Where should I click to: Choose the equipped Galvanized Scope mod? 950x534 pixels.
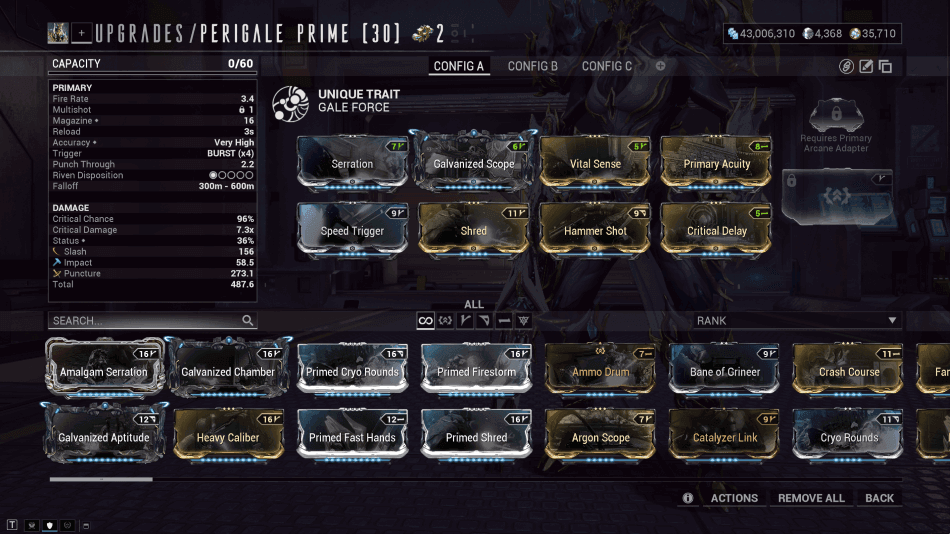tap(474, 163)
